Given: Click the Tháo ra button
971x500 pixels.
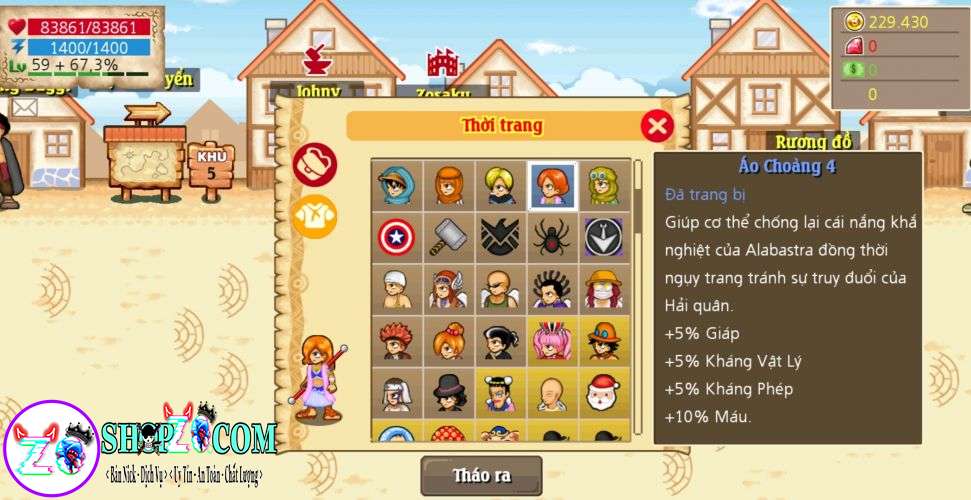Looking at the screenshot, I should [481, 475].
